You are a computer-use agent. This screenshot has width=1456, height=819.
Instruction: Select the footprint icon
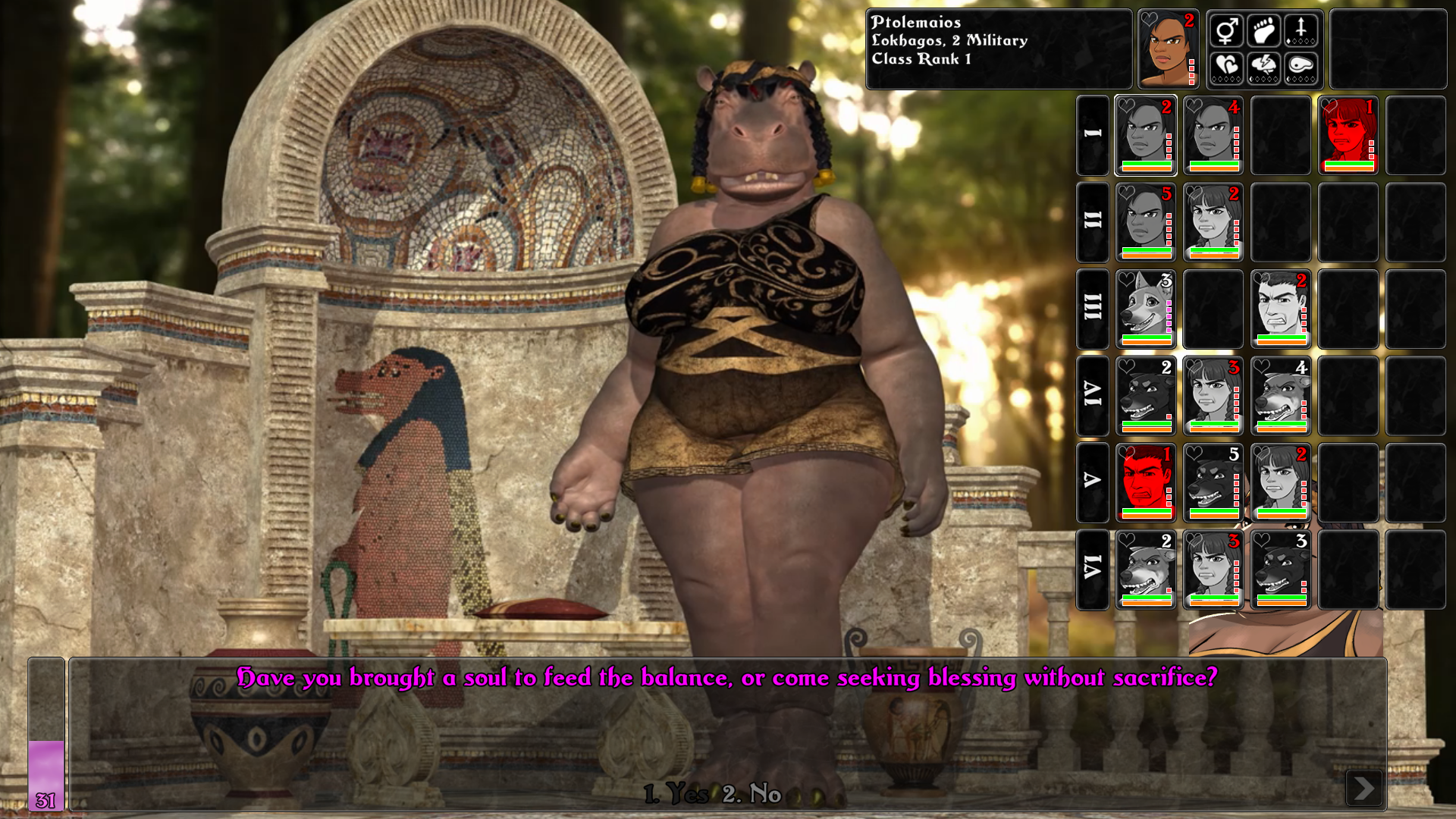point(1263,31)
